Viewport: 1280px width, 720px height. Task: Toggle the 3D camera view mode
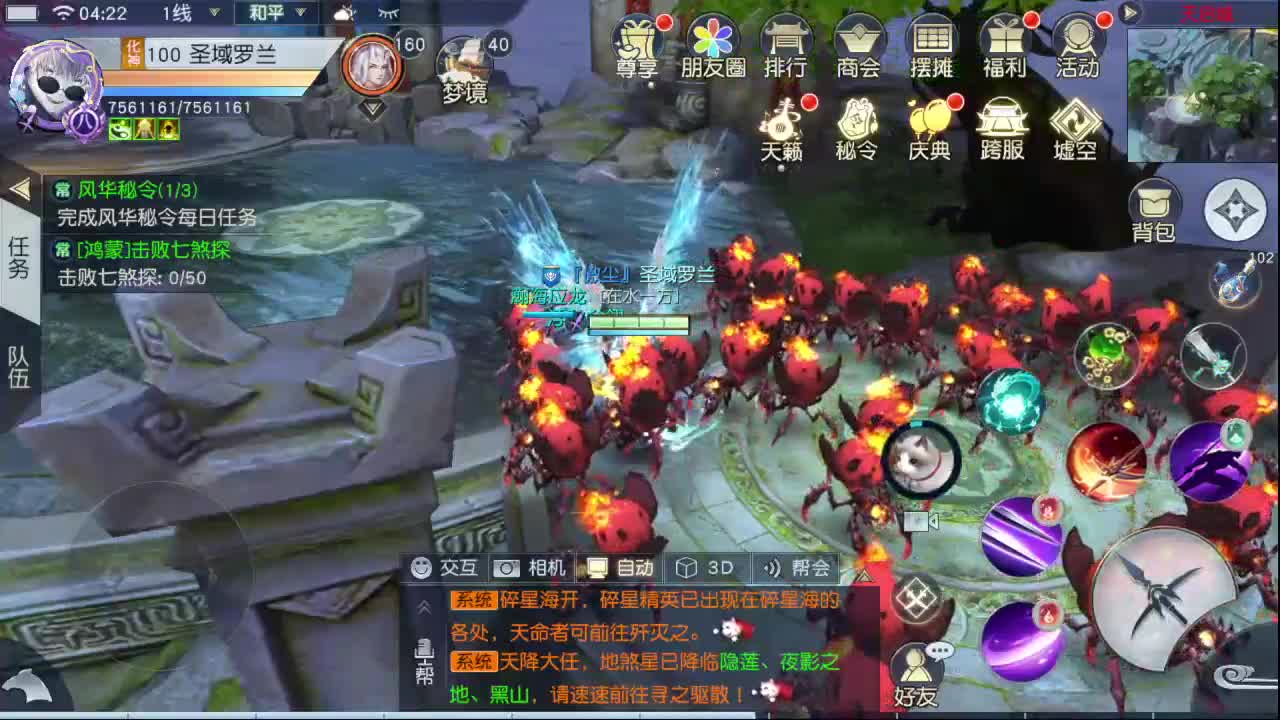[702, 567]
